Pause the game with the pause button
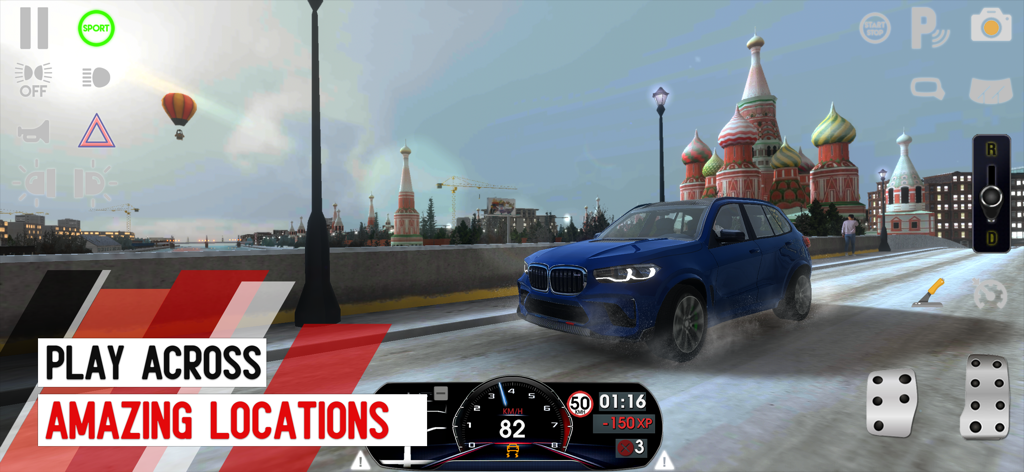Screen dimensions: 1024x472 [x=34, y=28]
